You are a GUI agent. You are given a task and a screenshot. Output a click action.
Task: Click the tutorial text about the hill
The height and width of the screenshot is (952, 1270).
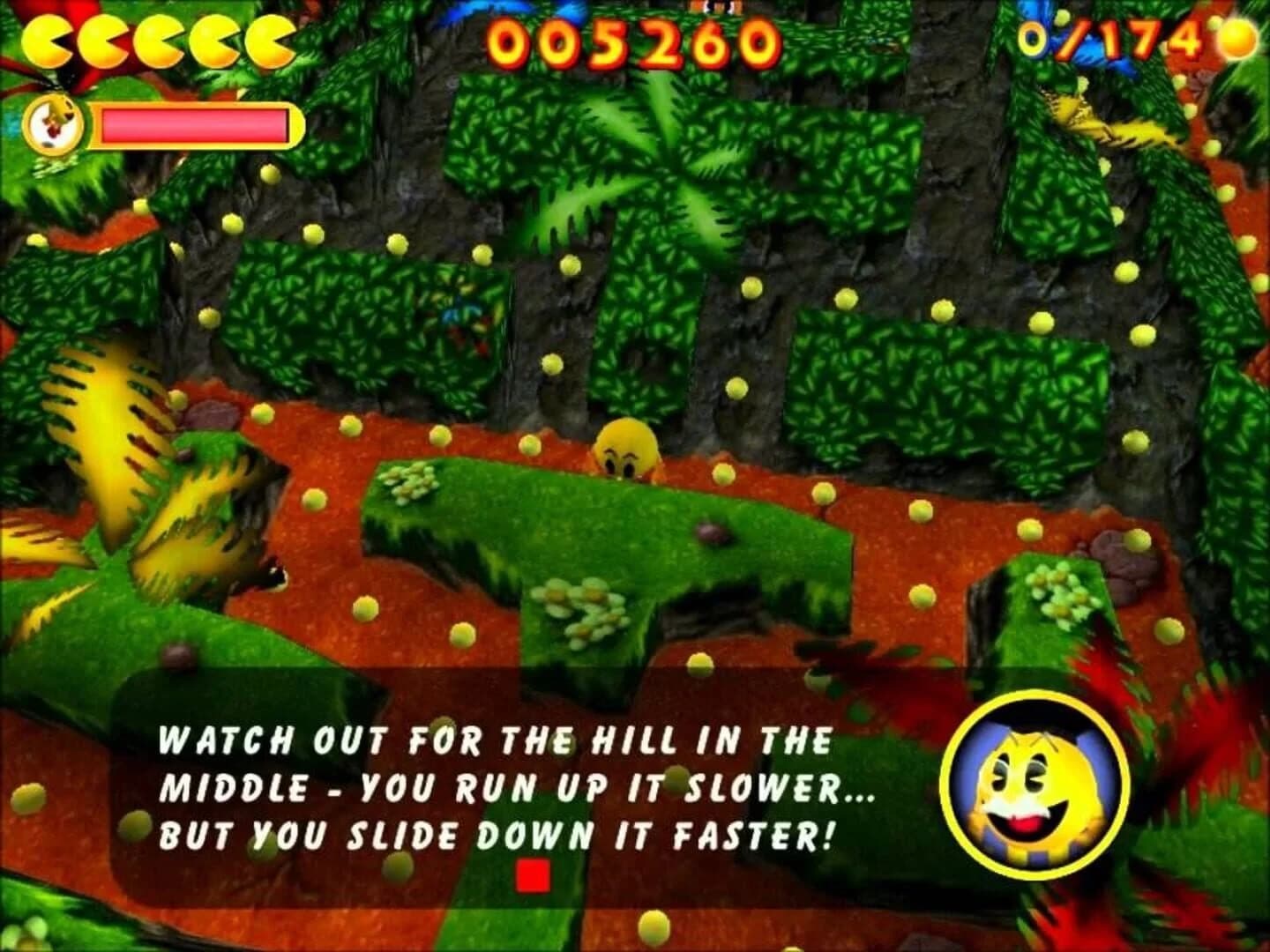pos(494,740)
